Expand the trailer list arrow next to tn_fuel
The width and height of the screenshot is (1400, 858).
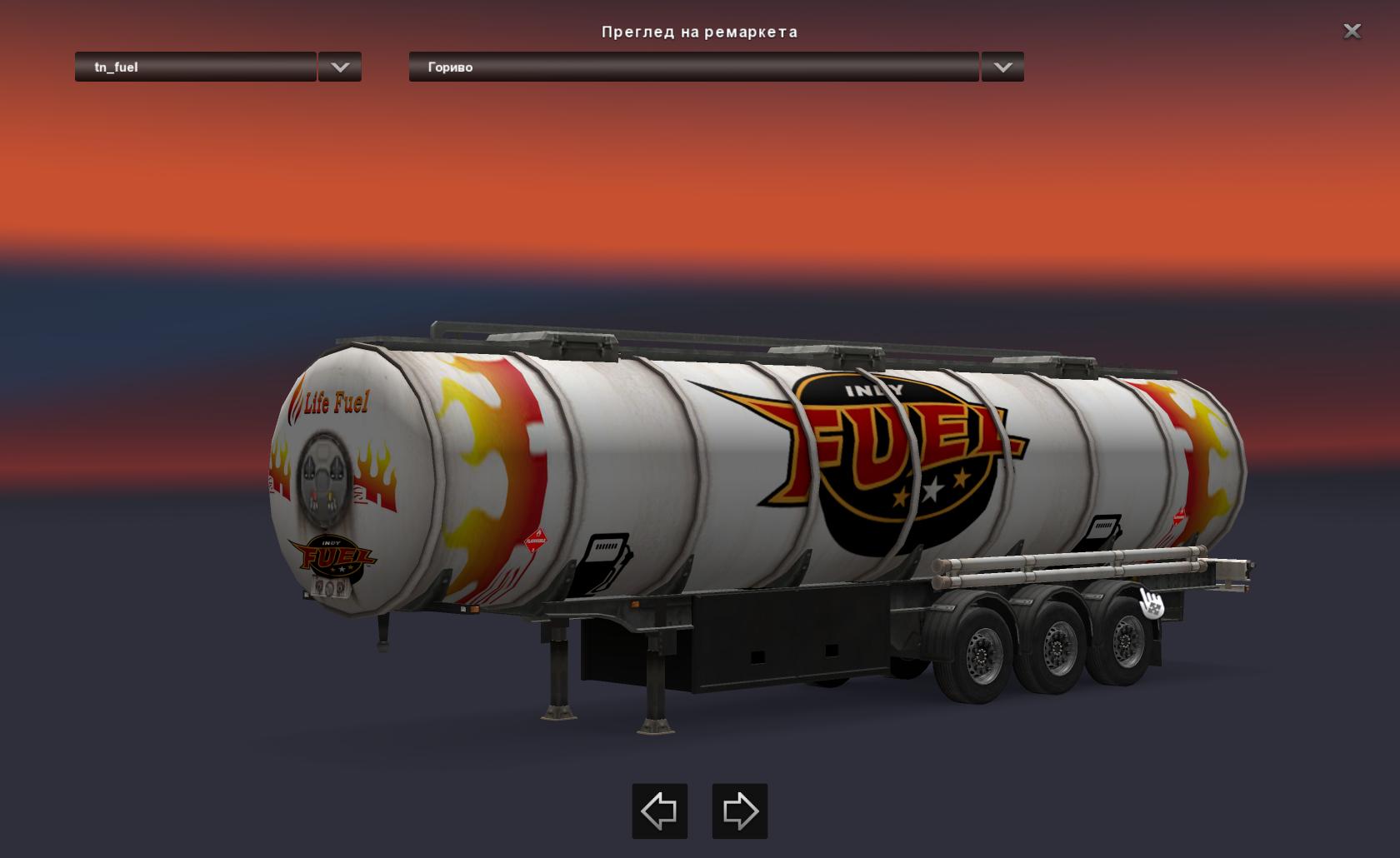[x=340, y=67]
